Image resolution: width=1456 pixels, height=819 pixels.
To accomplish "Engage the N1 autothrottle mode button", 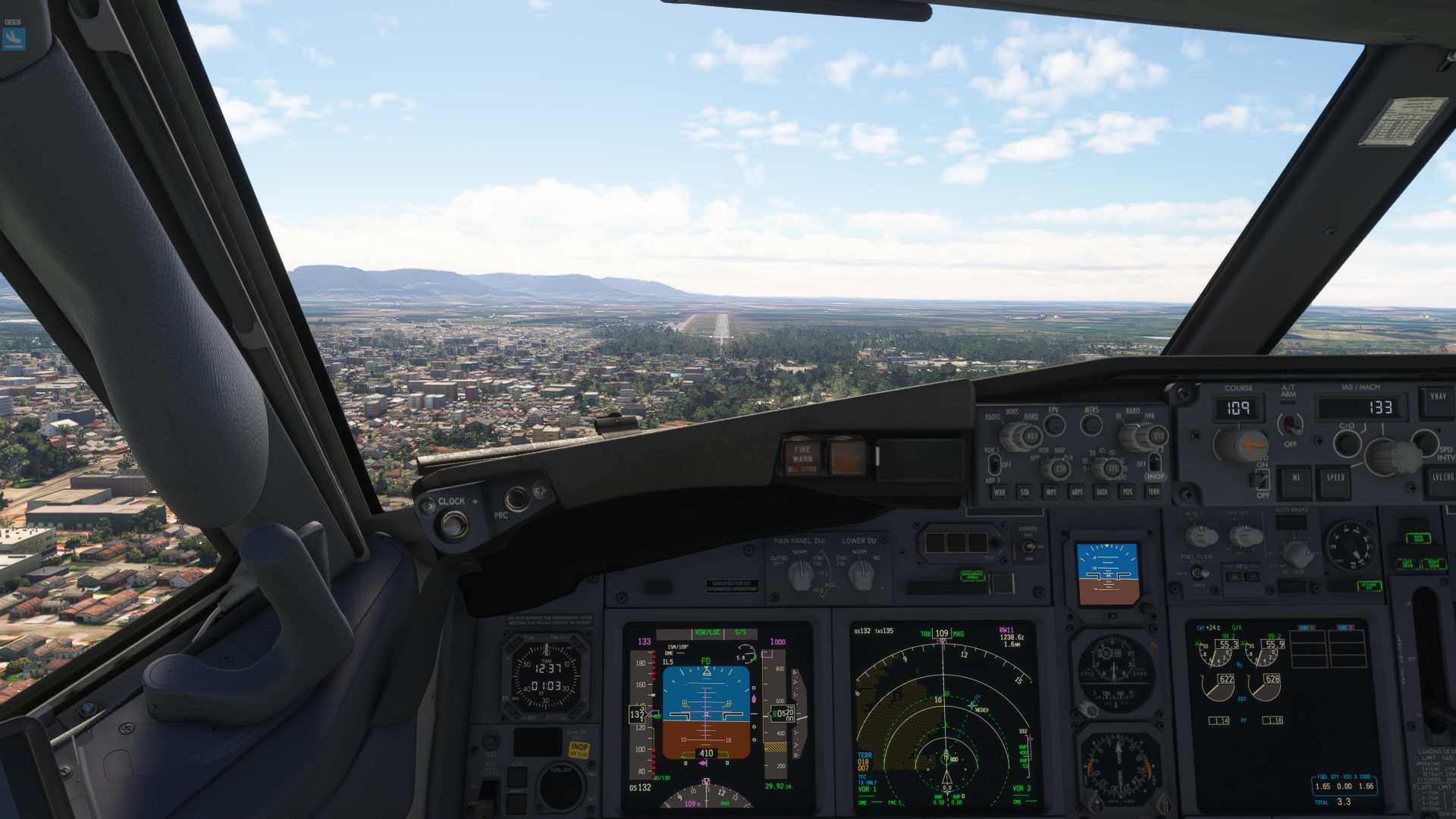I will pos(1295,480).
